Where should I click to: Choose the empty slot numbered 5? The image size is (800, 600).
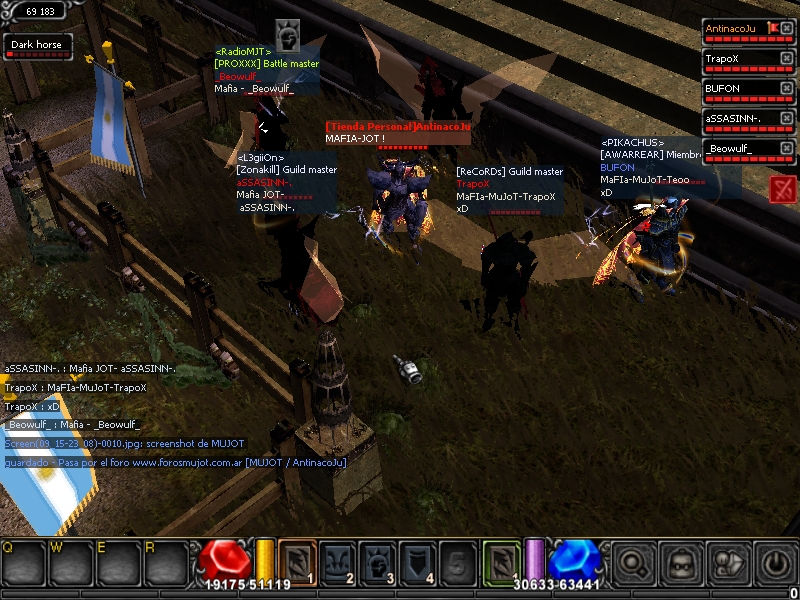(457, 562)
